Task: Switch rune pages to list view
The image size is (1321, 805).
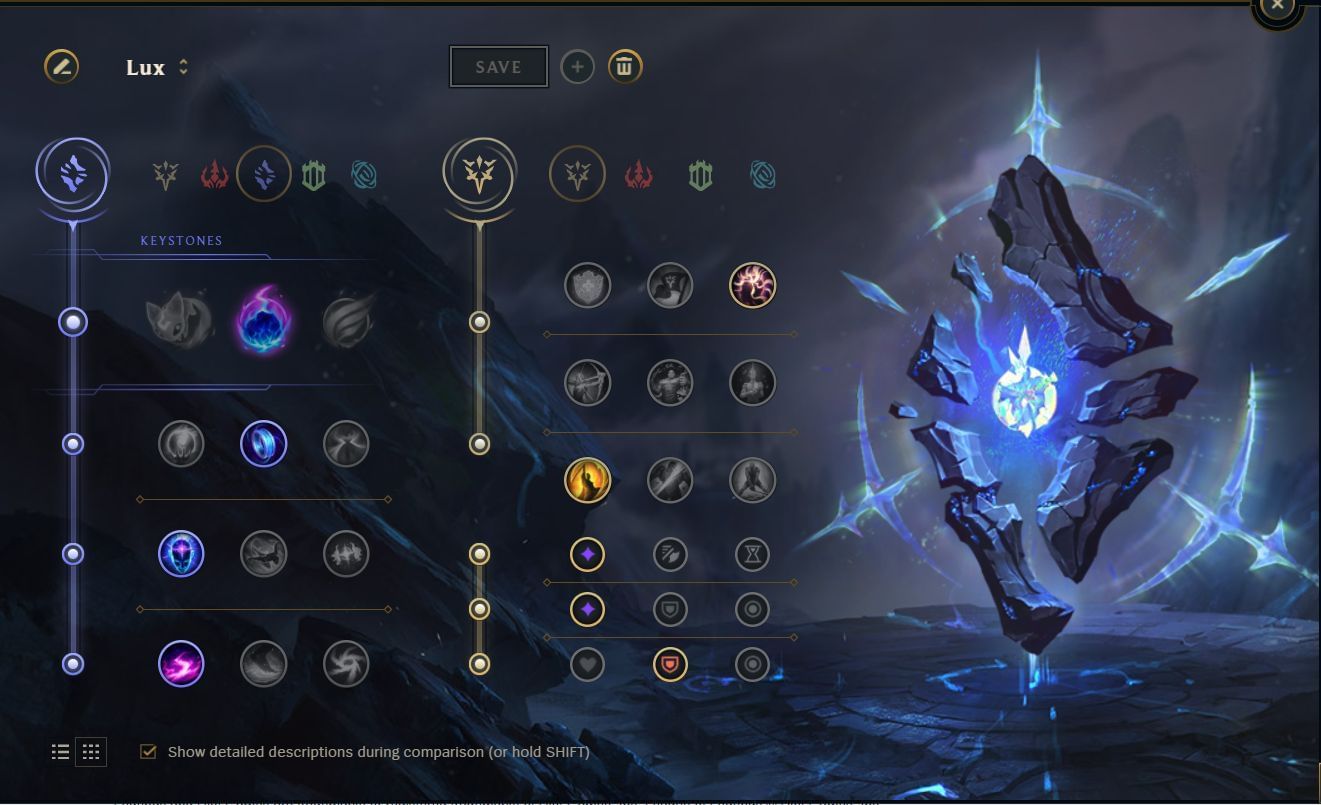Action: tap(60, 751)
